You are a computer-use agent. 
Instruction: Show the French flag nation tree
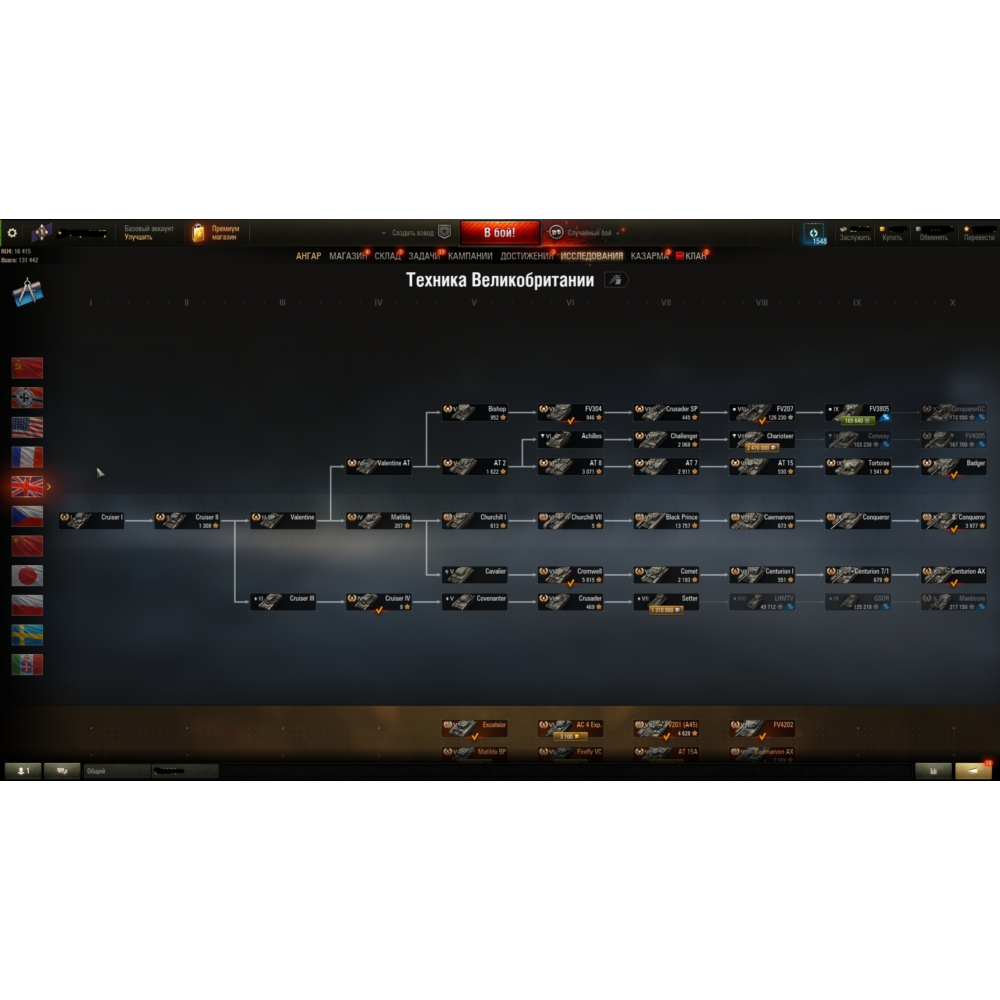(x=27, y=457)
